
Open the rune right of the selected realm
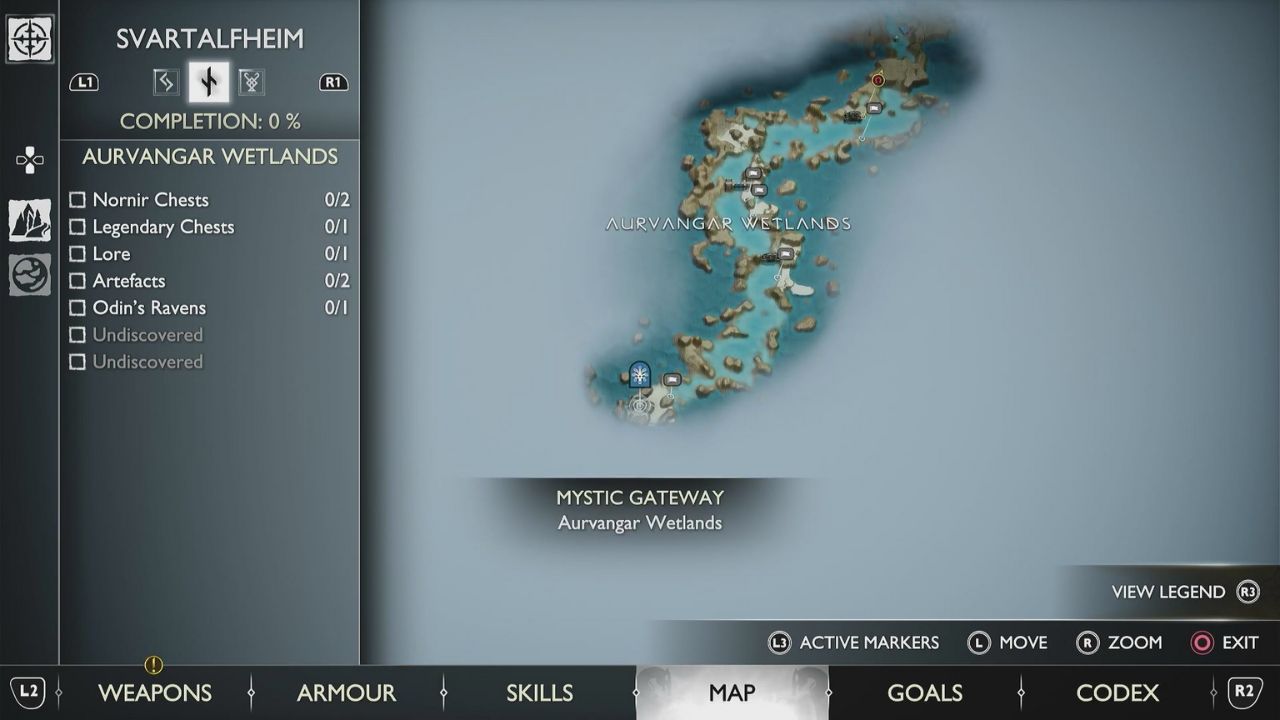(251, 81)
